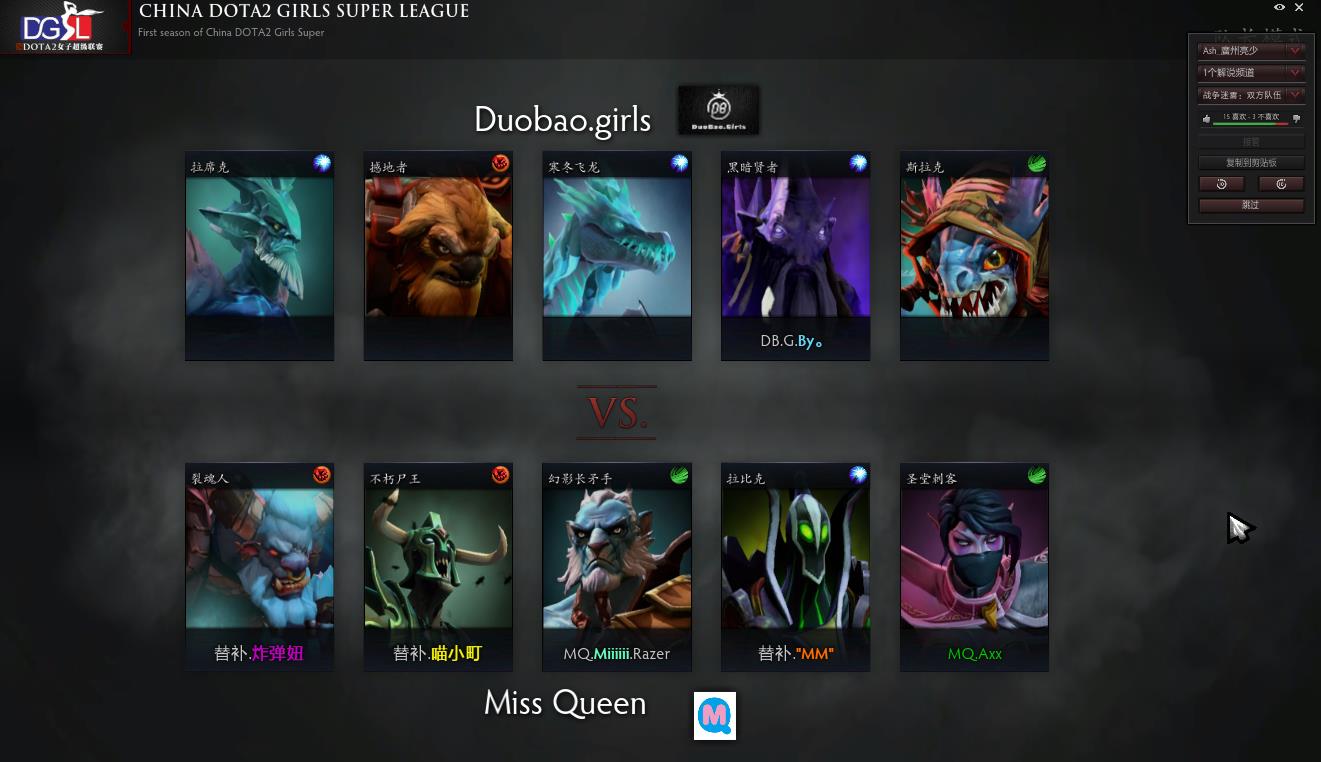Click the copy to clipboard button

coord(1251,162)
